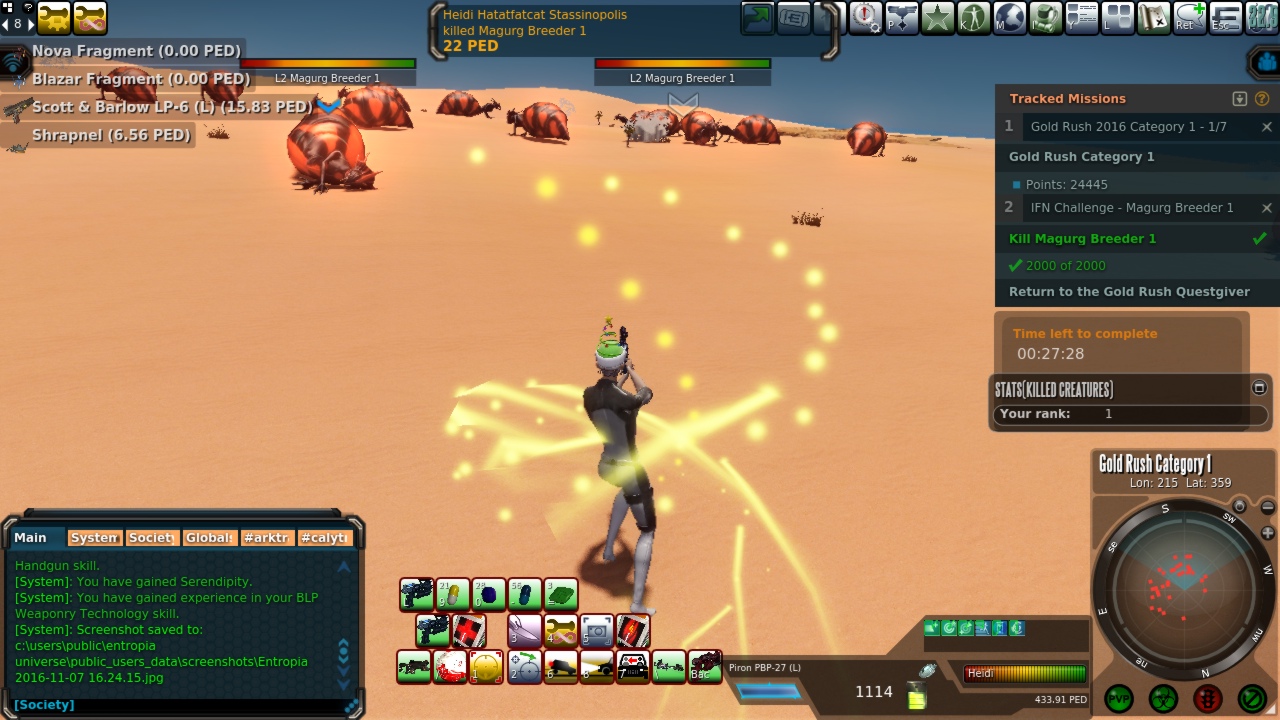
Task: Zoom in the radar with plus button
Action: [1268, 533]
